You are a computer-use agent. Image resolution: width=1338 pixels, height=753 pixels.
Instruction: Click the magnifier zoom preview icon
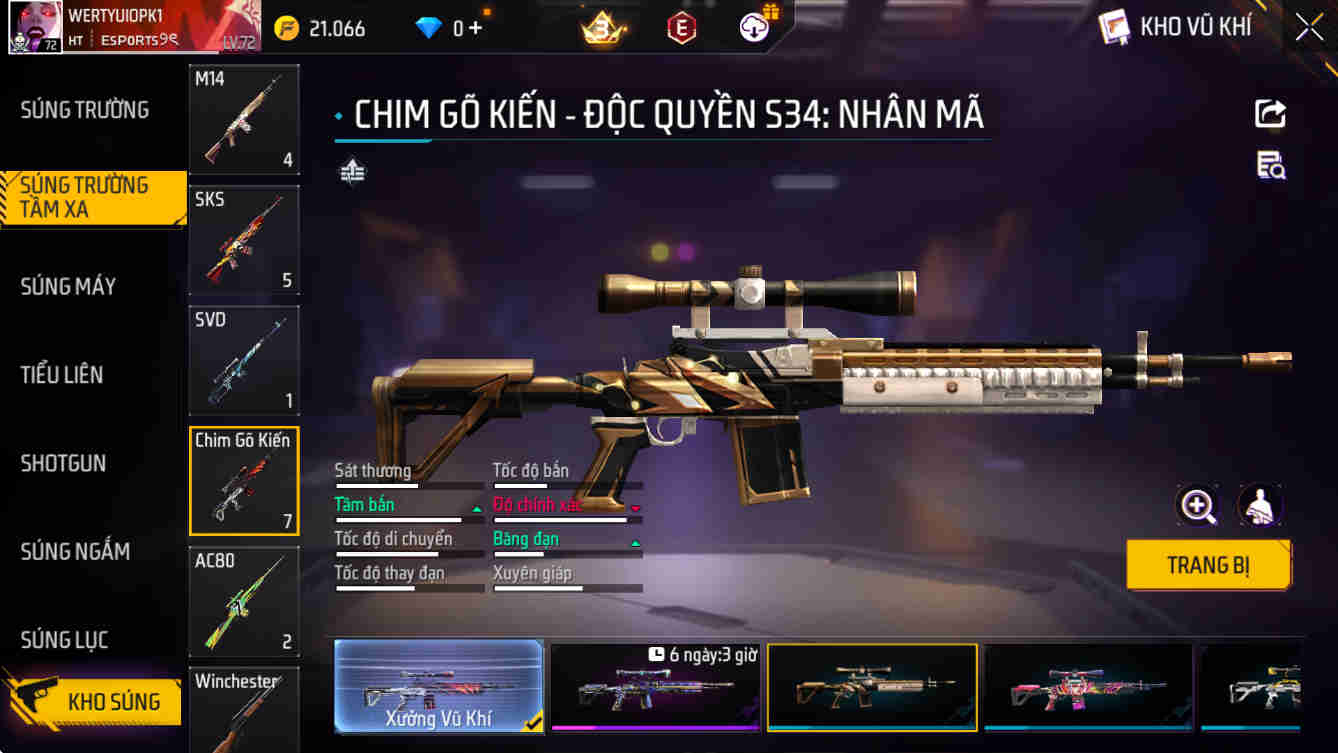pyautogui.click(x=1198, y=507)
